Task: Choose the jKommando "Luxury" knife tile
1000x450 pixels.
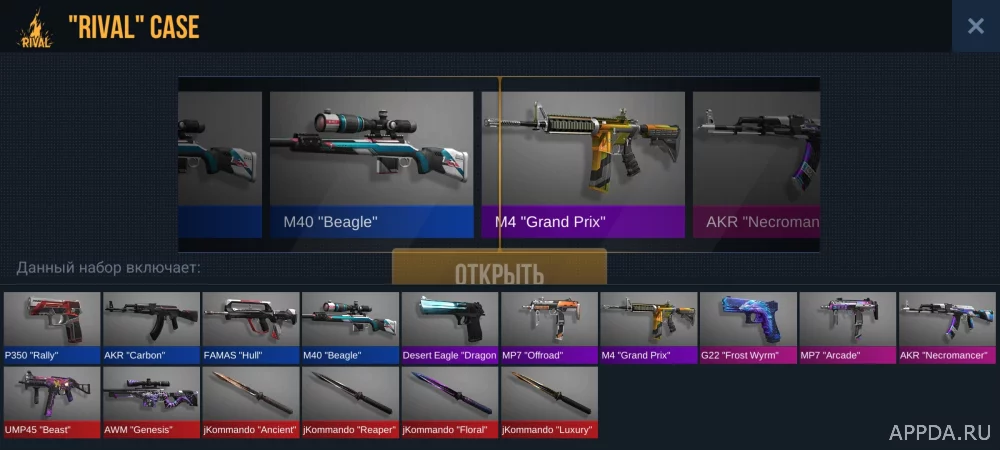Action: click(x=549, y=401)
